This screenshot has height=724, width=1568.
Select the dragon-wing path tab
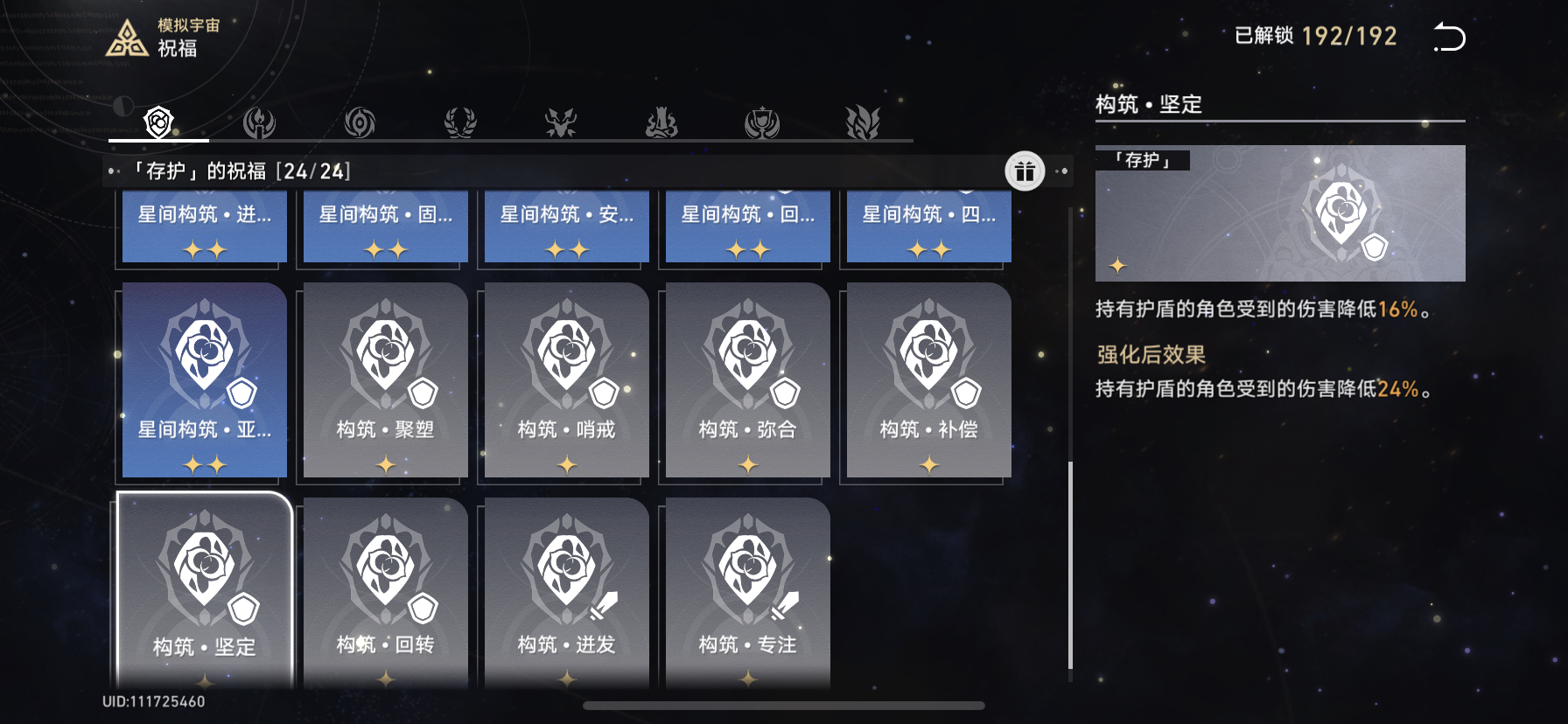point(863,122)
